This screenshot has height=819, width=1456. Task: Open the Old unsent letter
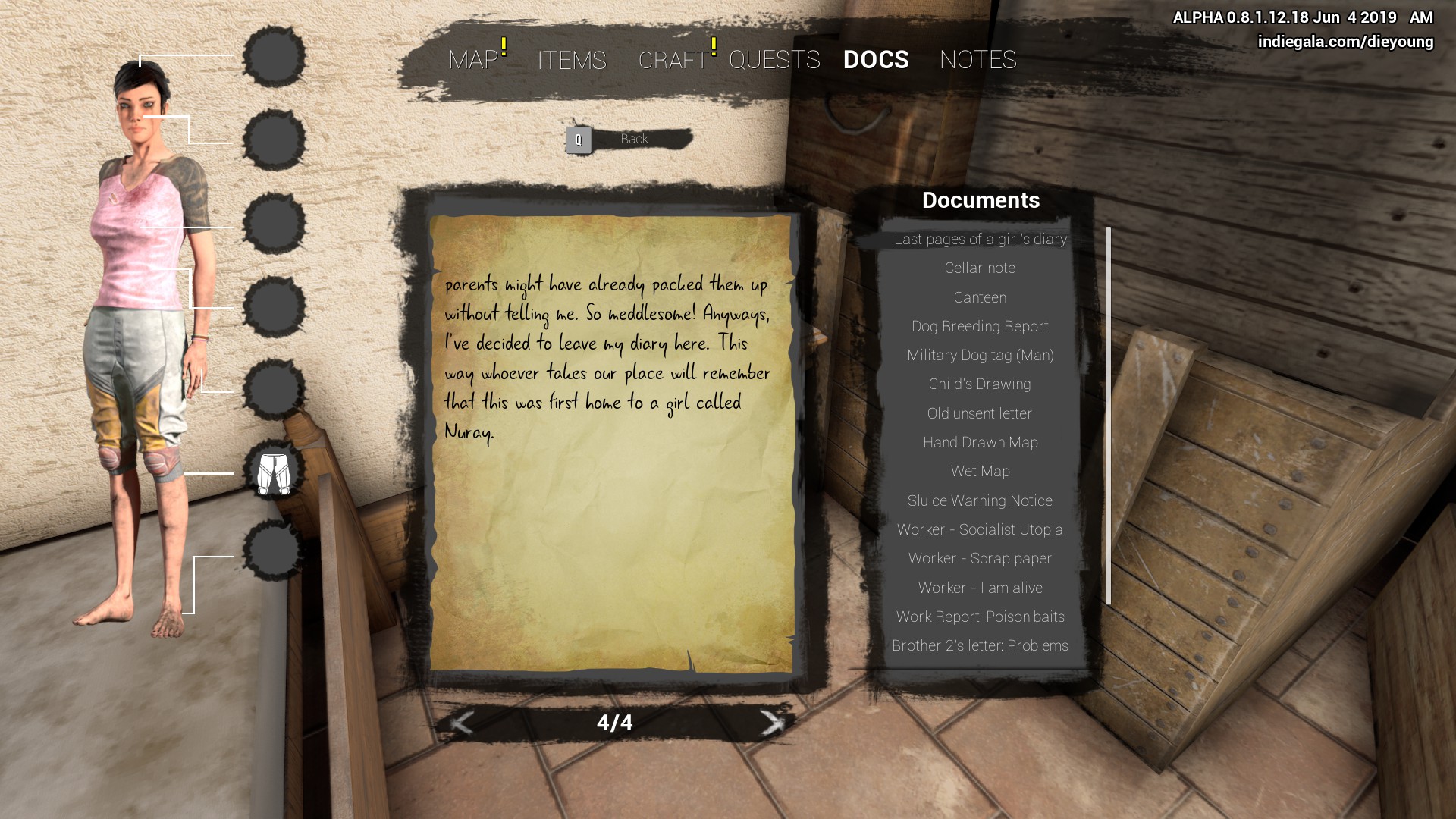(x=980, y=413)
